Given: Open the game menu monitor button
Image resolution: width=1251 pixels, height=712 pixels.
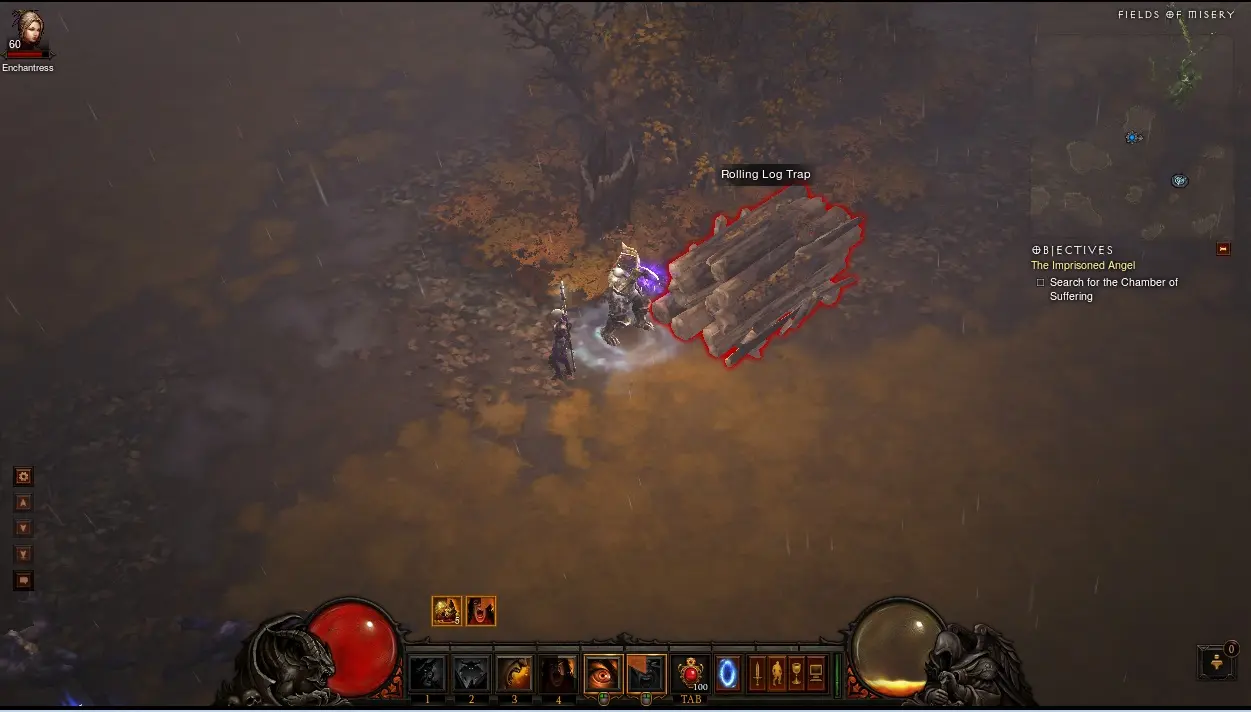Looking at the screenshot, I should coord(816,673).
